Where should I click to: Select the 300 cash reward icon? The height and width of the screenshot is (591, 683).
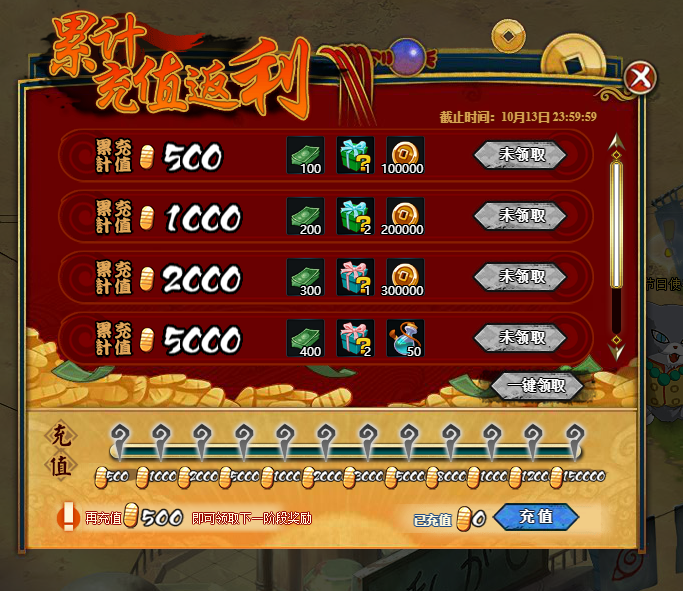click(306, 277)
